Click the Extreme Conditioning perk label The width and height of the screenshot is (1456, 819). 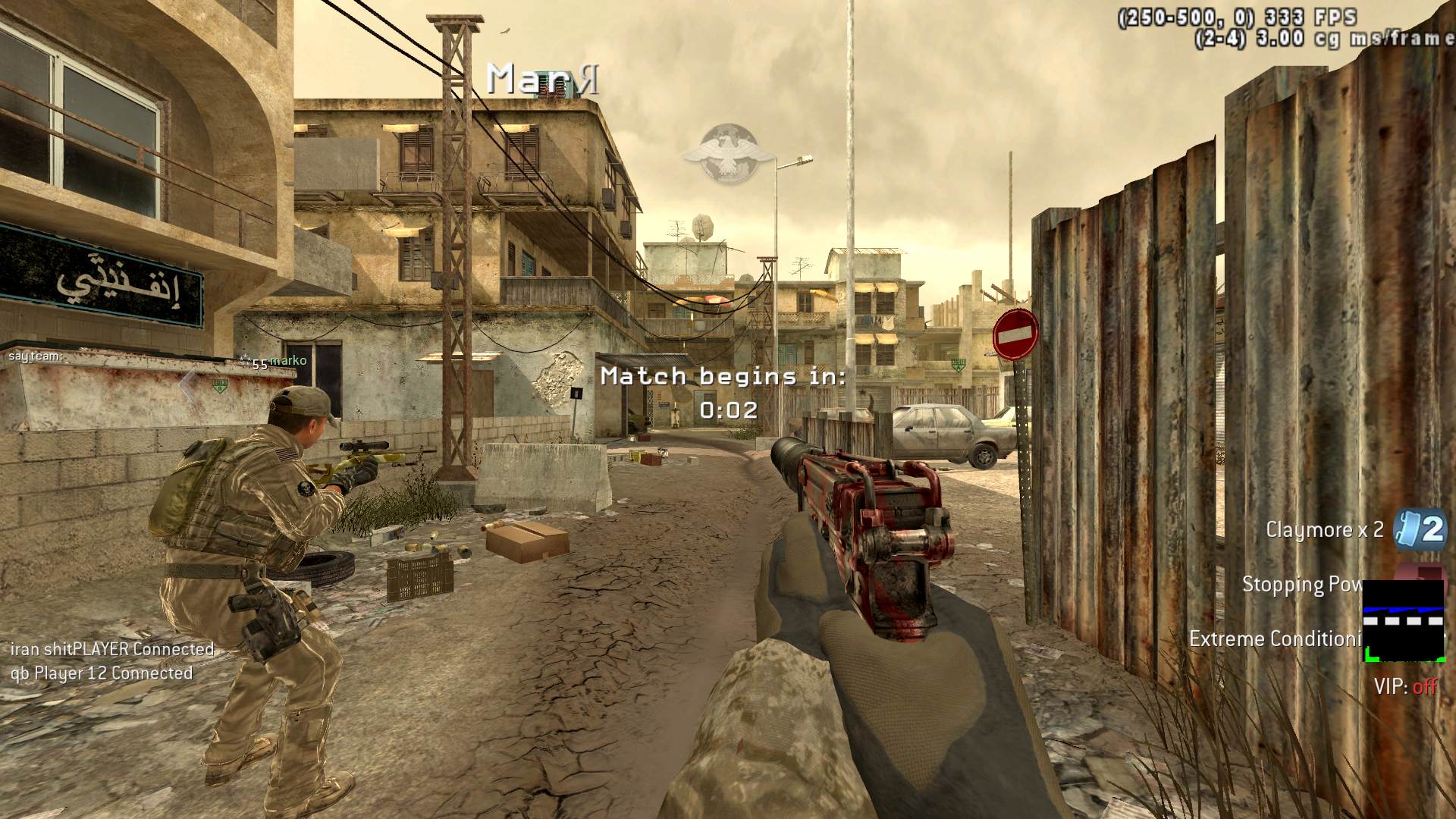point(1275,639)
